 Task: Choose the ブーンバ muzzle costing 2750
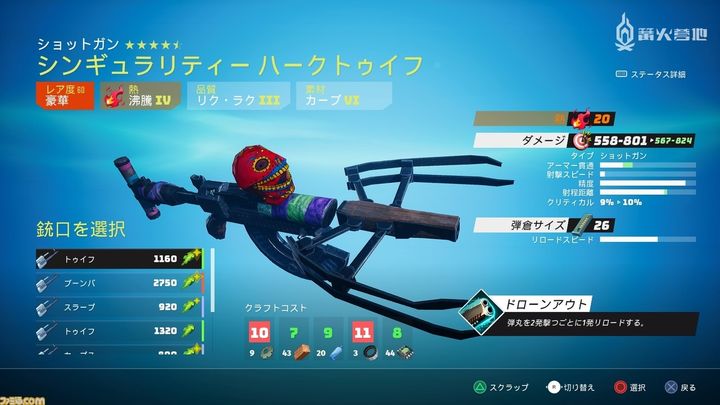(x=120, y=284)
